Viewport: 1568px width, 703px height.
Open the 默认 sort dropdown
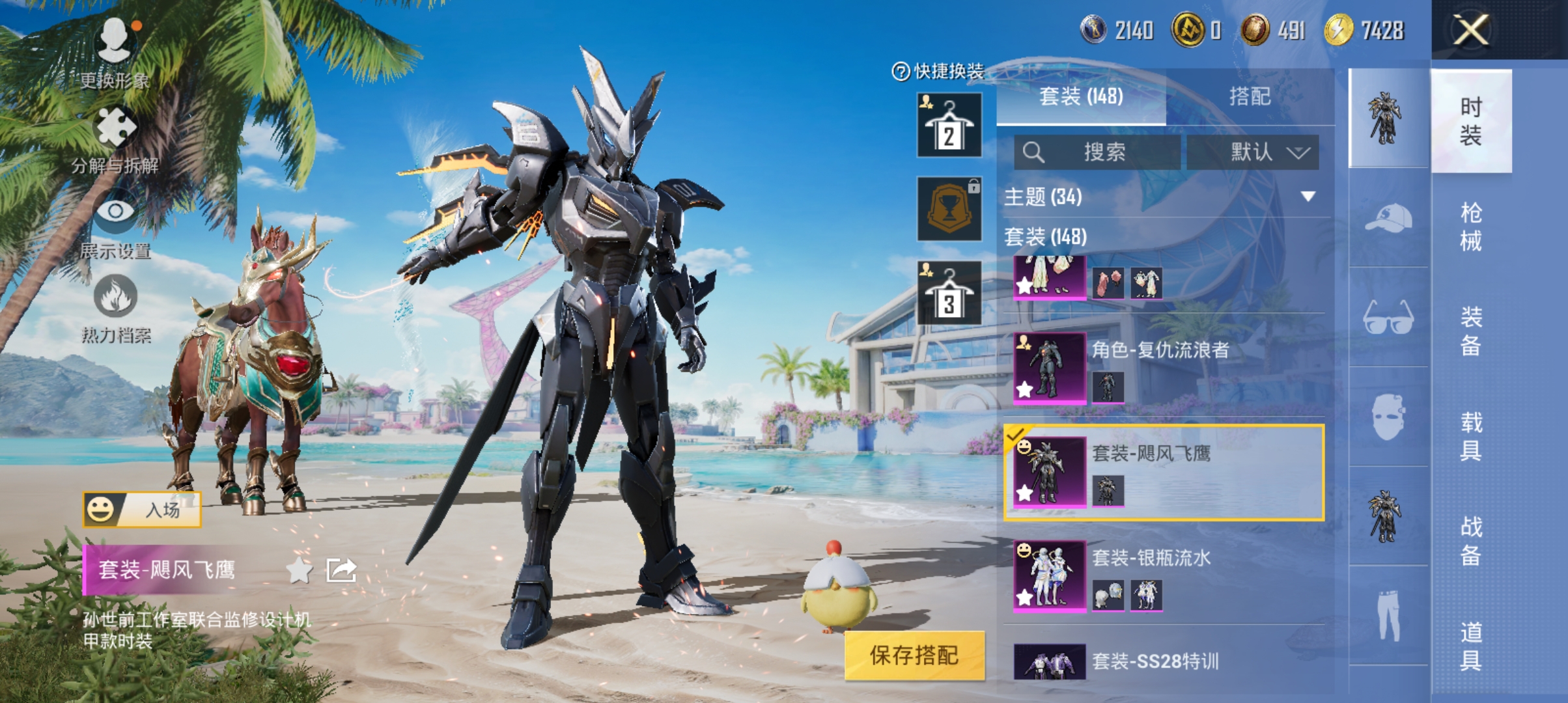click(1253, 152)
